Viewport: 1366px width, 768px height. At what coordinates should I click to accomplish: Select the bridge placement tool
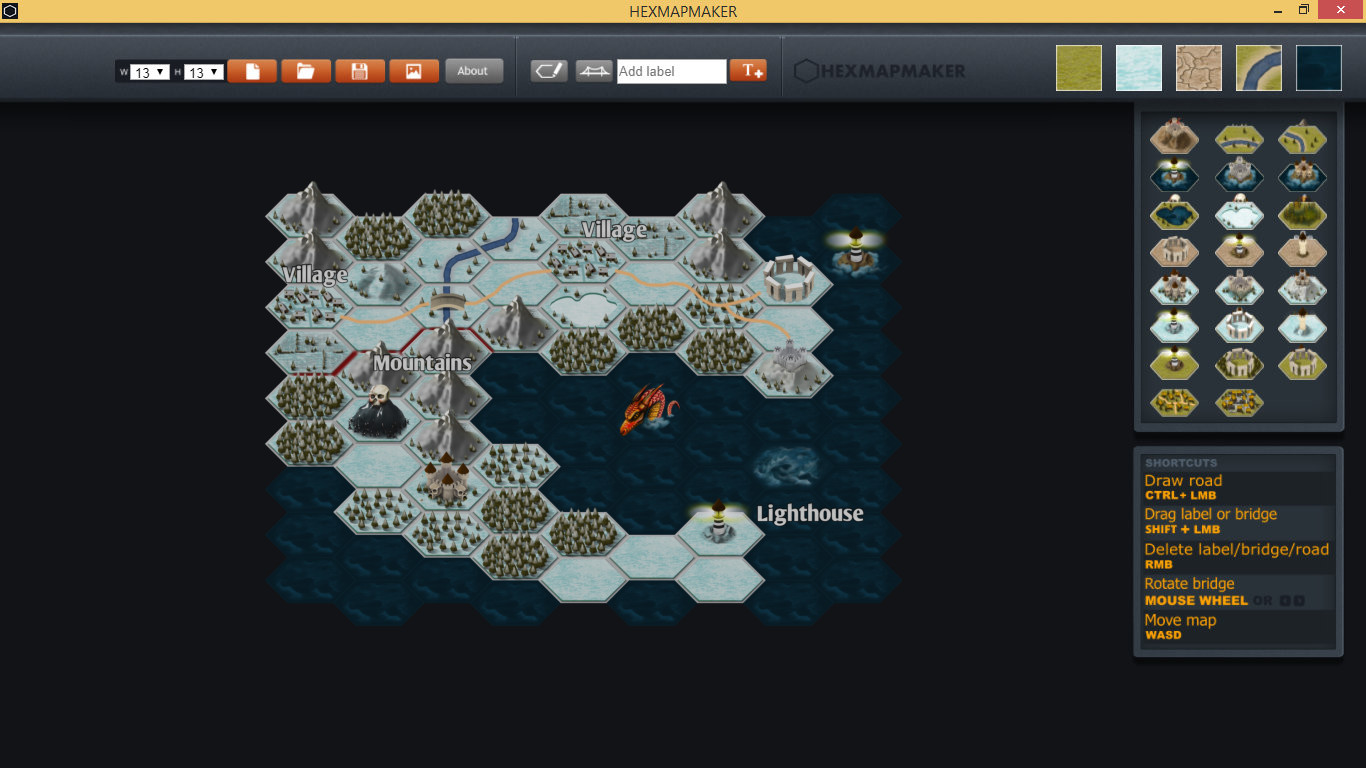pyautogui.click(x=594, y=71)
